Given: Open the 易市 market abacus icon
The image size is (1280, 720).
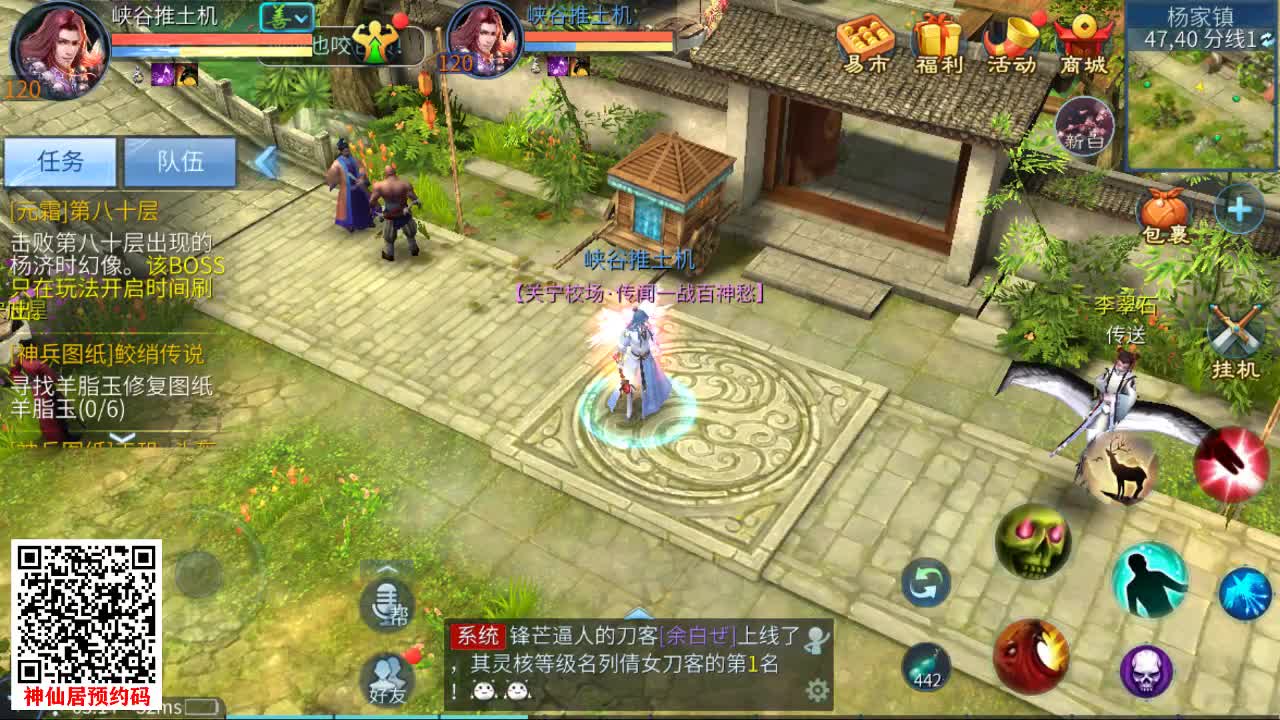Looking at the screenshot, I should click(868, 40).
